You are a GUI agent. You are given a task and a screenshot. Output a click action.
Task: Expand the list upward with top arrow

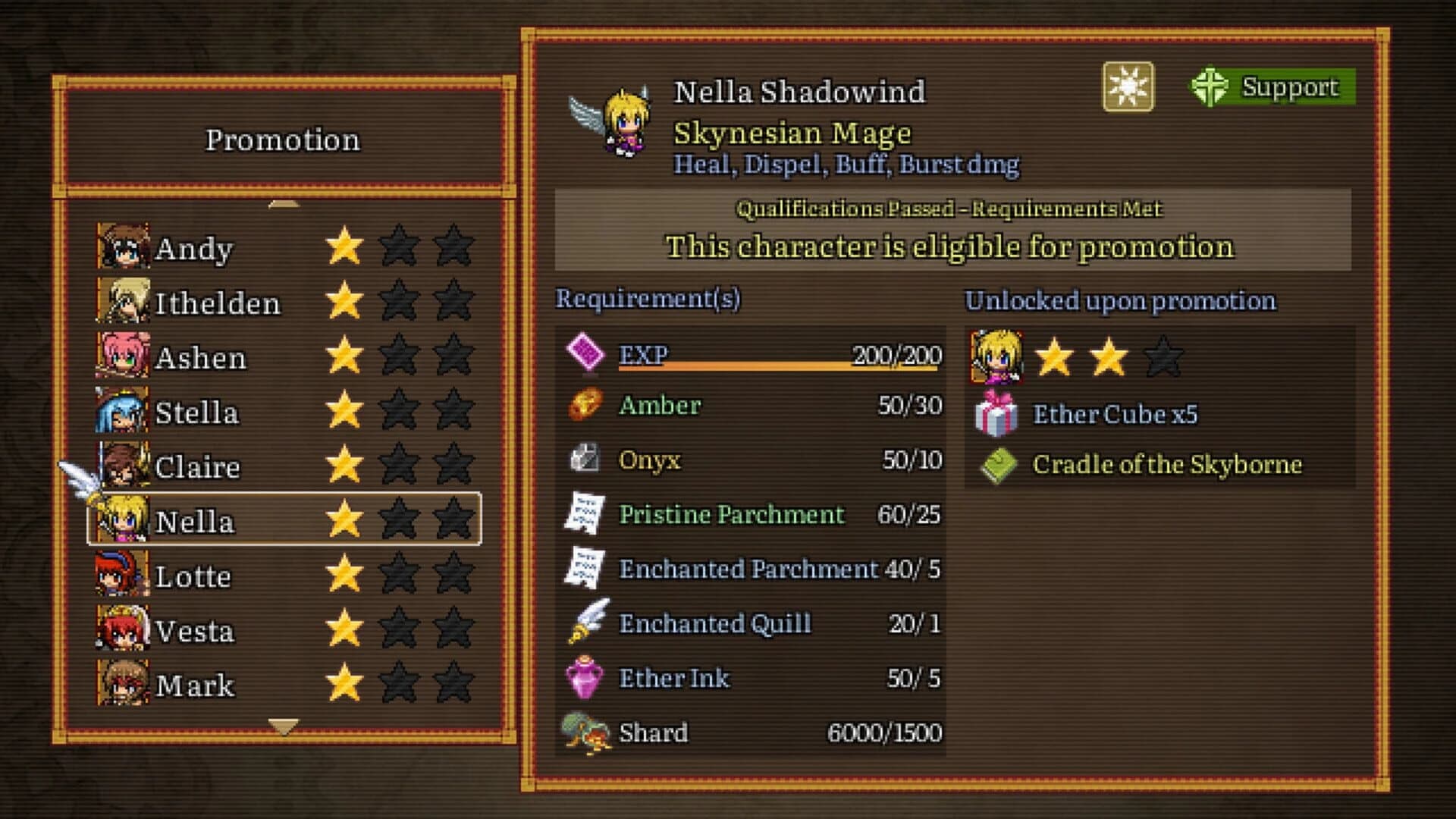point(281,202)
